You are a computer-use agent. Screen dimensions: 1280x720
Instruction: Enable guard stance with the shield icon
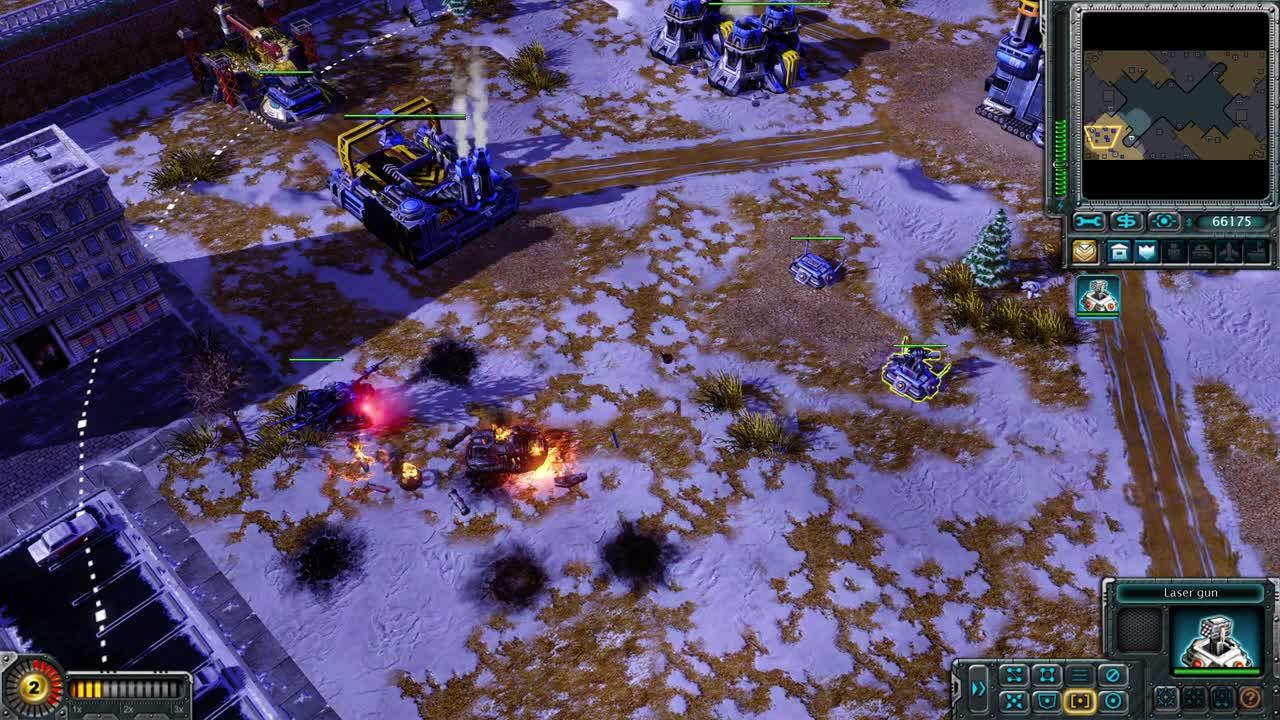click(x=1048, y=700)
